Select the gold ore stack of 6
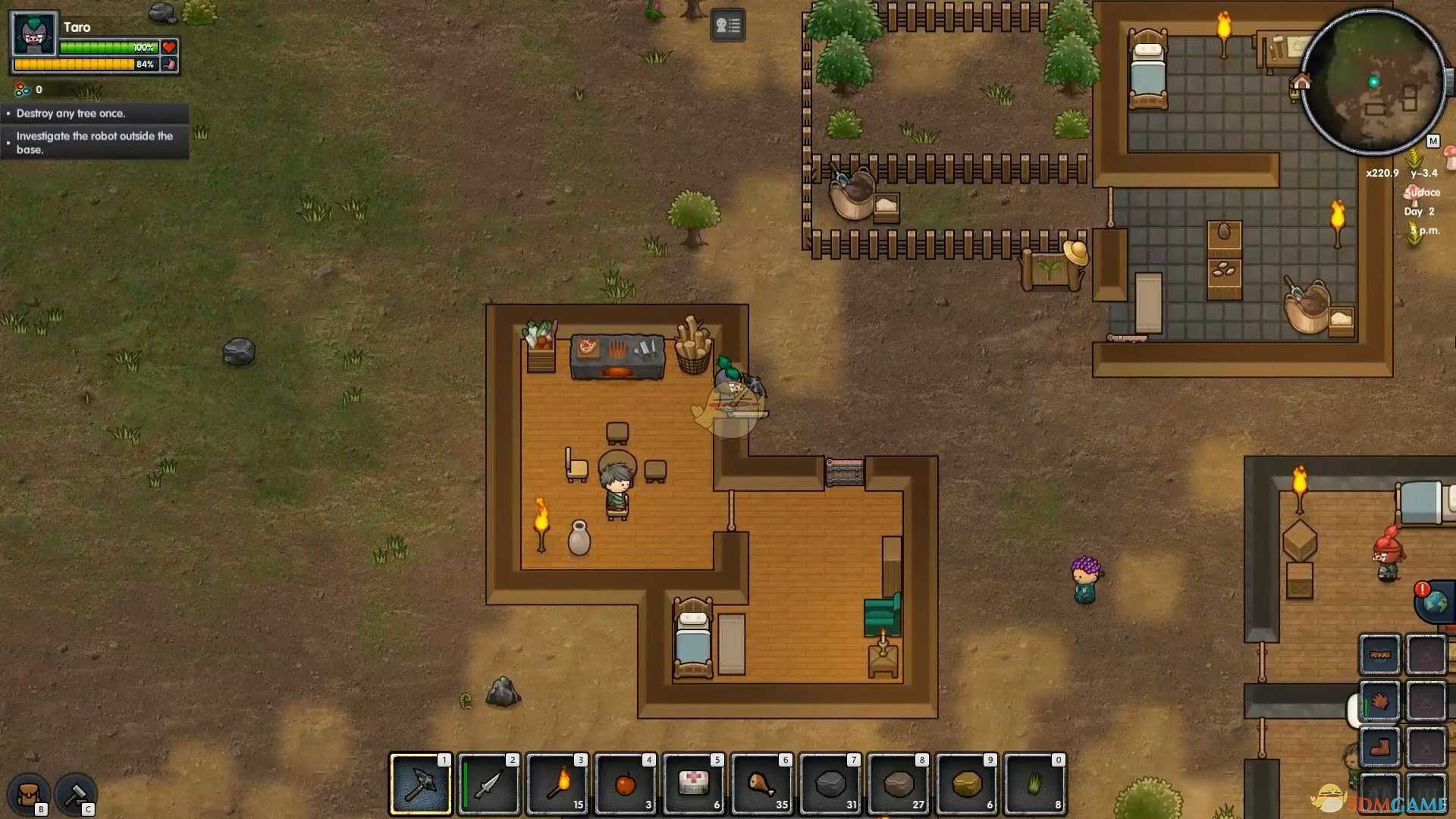Screen dimensions: 1456x819 pos(967,784)
